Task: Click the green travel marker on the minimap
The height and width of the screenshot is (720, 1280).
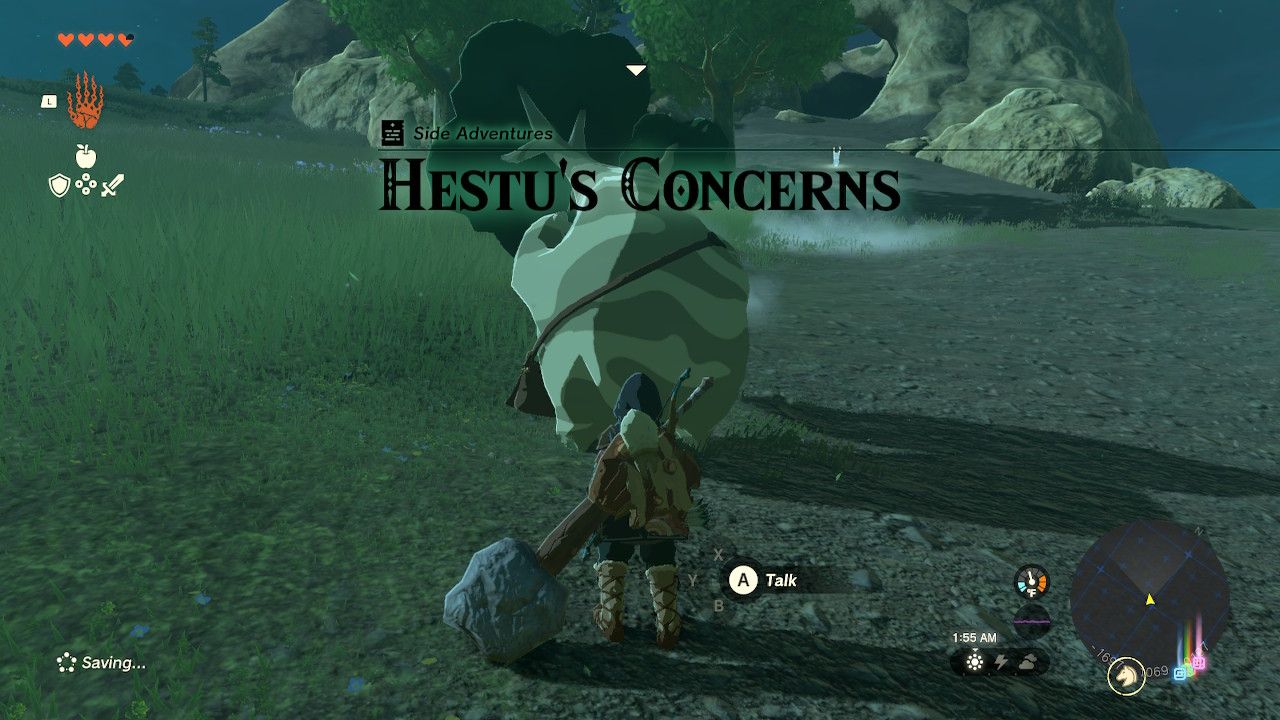Action: point(1186,668)
